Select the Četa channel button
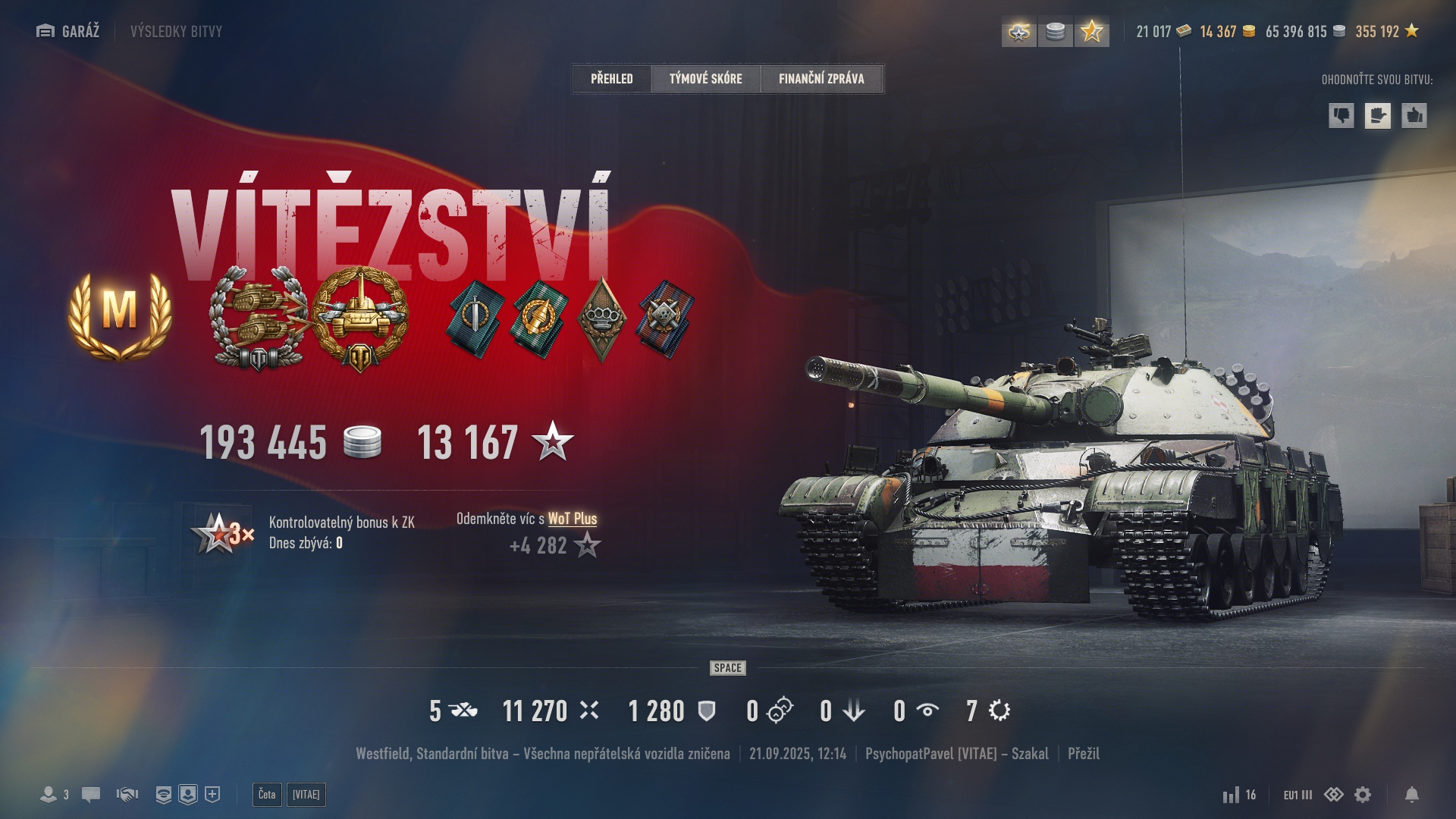Screen dimensions: 1456x819 [267, 794]
